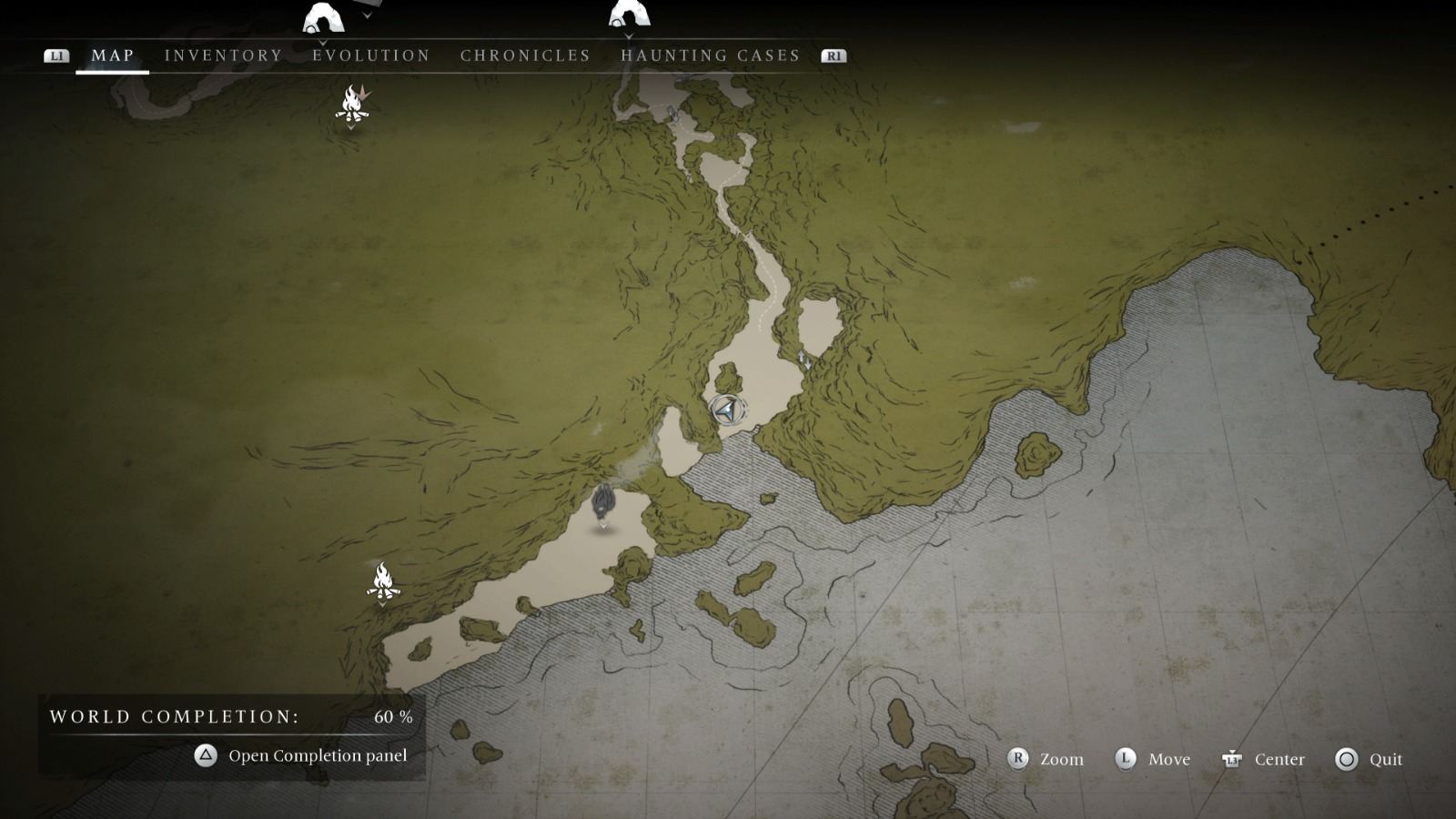Click Quit in the bottom bar
The height and width of the screenshot is (819, 1456).
(1382, 758)
